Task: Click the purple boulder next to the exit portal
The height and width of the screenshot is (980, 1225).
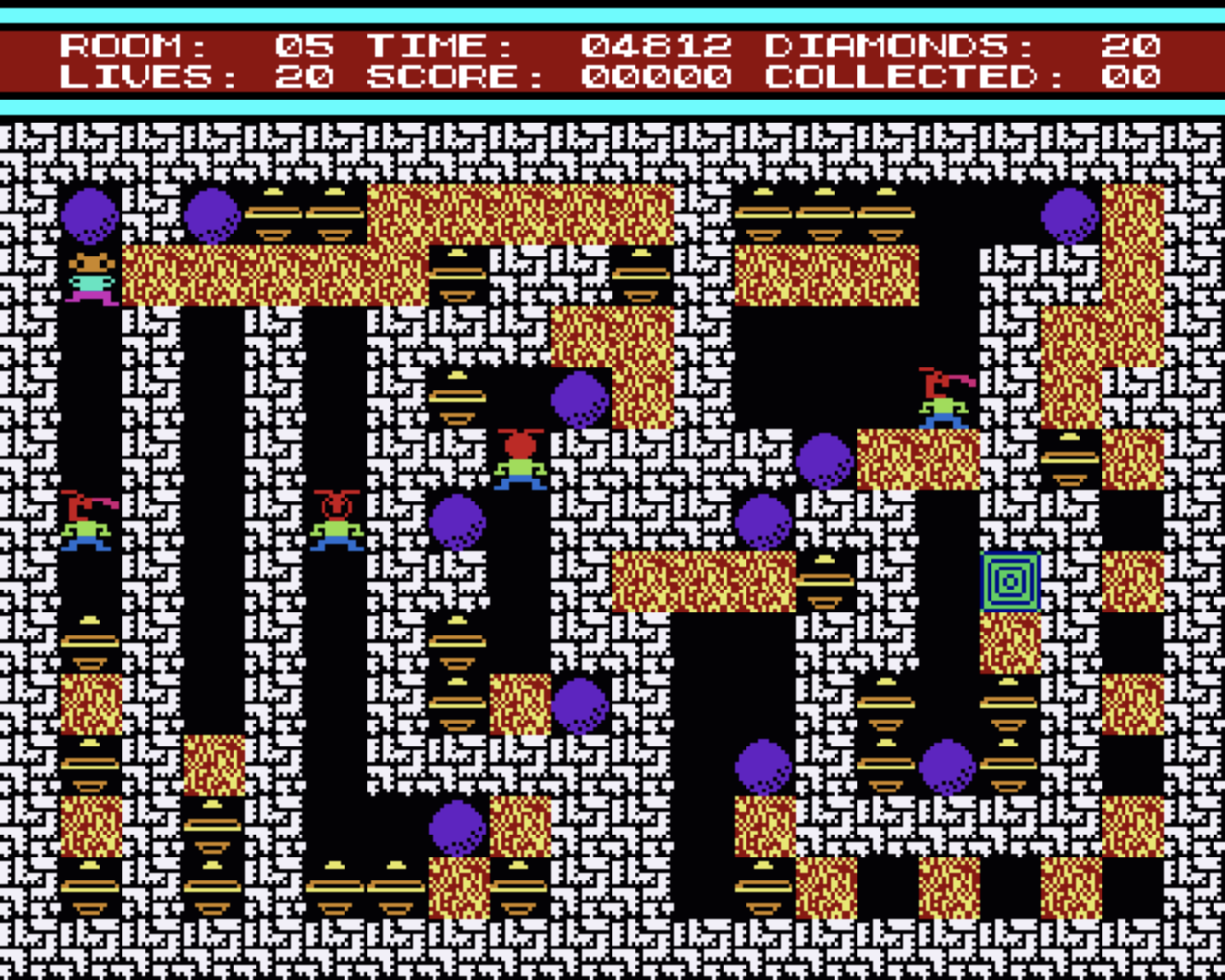Action: tap(825, 461)
